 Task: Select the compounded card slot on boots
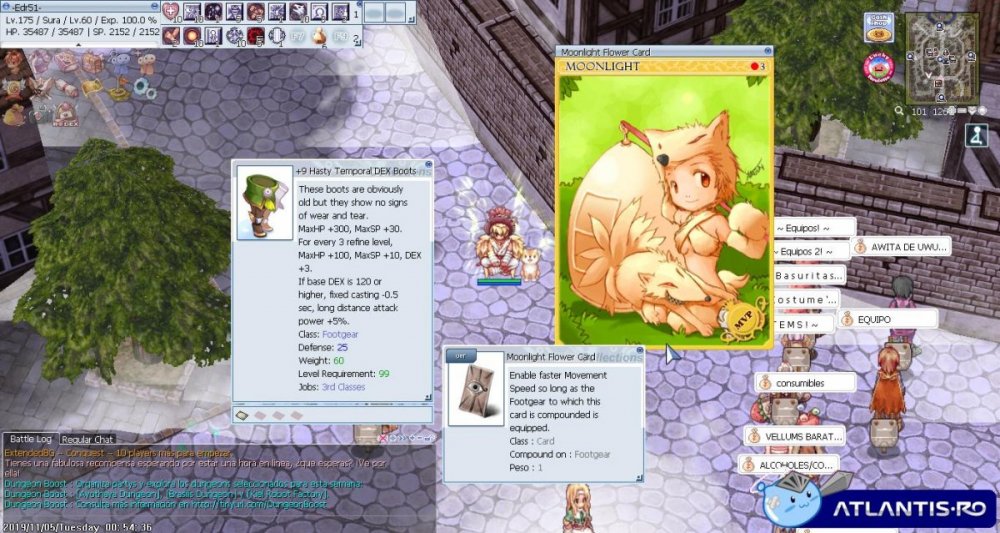click(x=242, y=414)
